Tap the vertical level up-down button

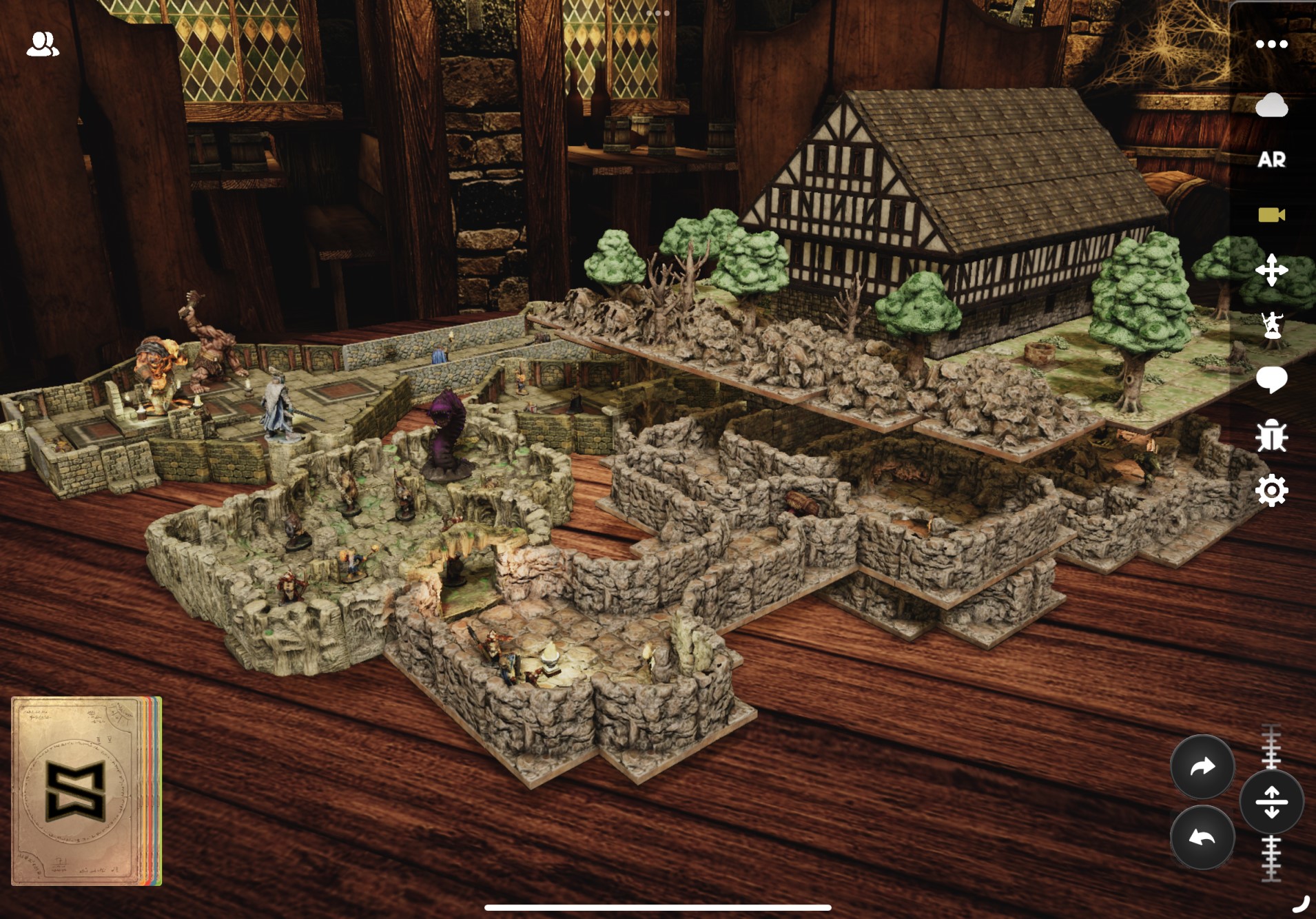click(1271, 802)
